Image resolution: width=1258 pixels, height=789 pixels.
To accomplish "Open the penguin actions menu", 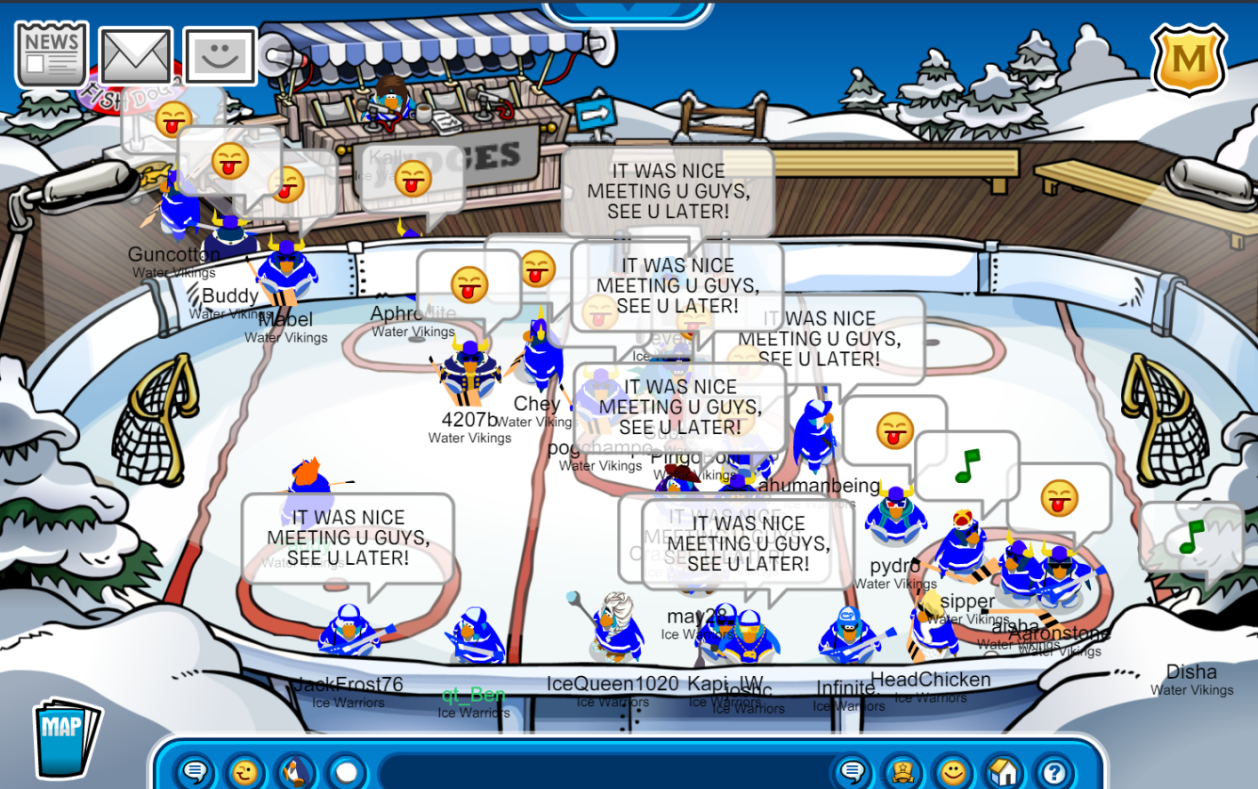I will point(295,771).
